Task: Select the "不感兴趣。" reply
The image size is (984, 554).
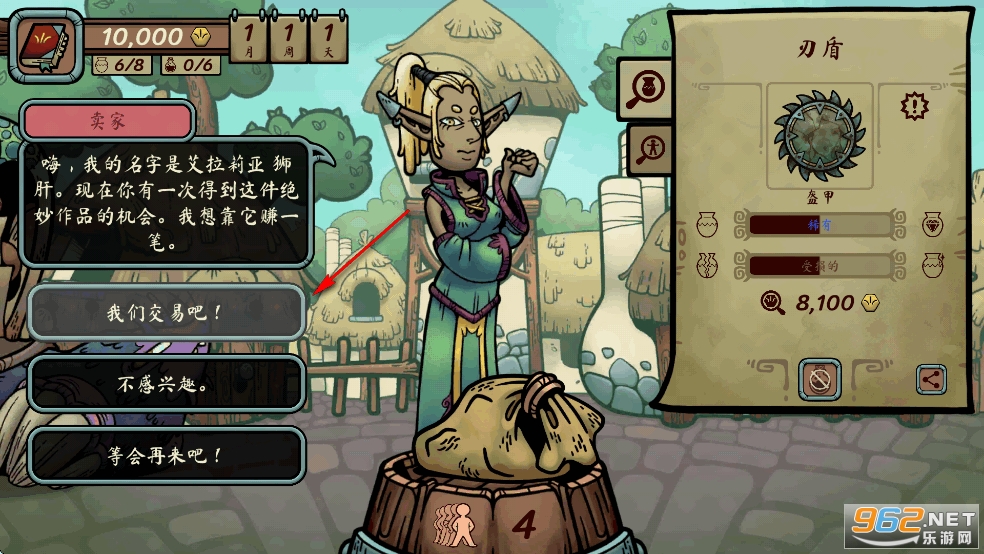Action: pos(165,384)
